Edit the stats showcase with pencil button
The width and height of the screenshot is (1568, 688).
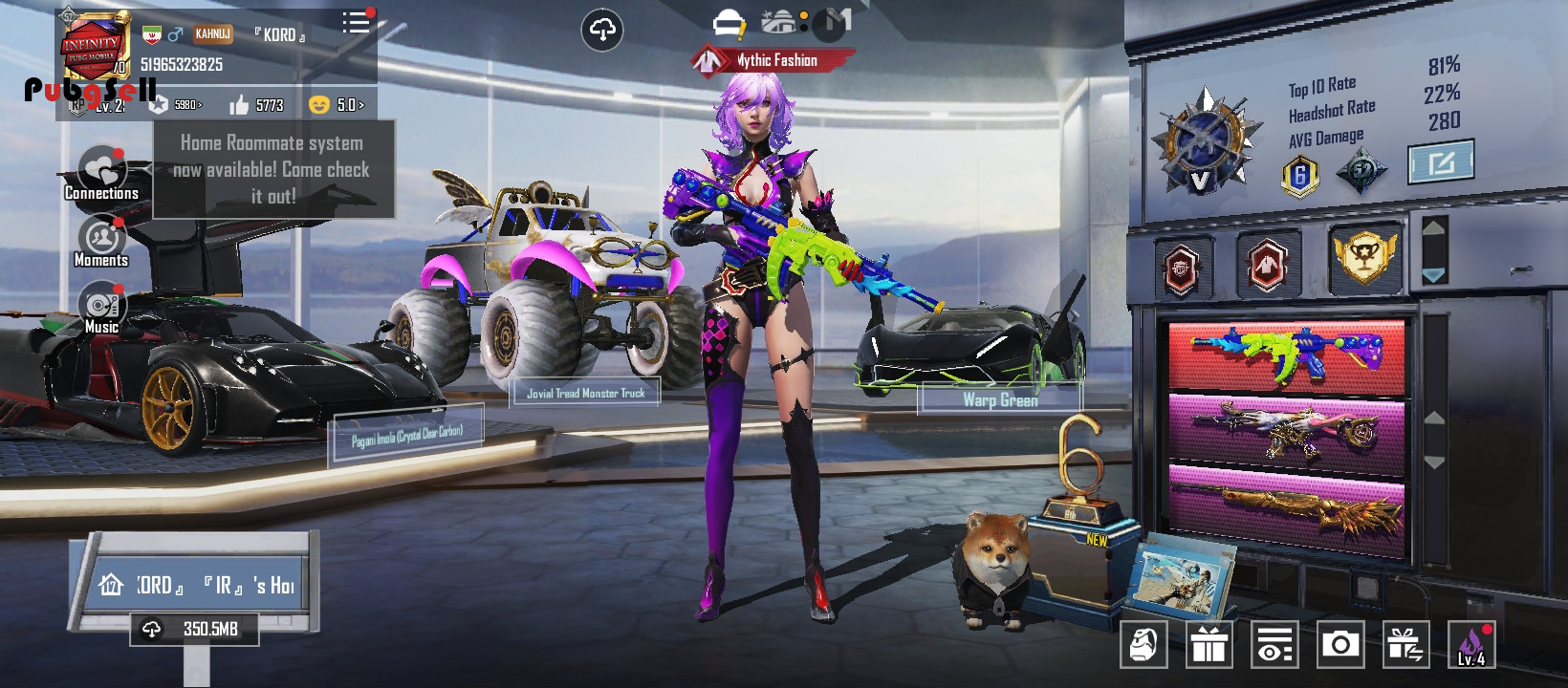click(x=1441, y=162)
